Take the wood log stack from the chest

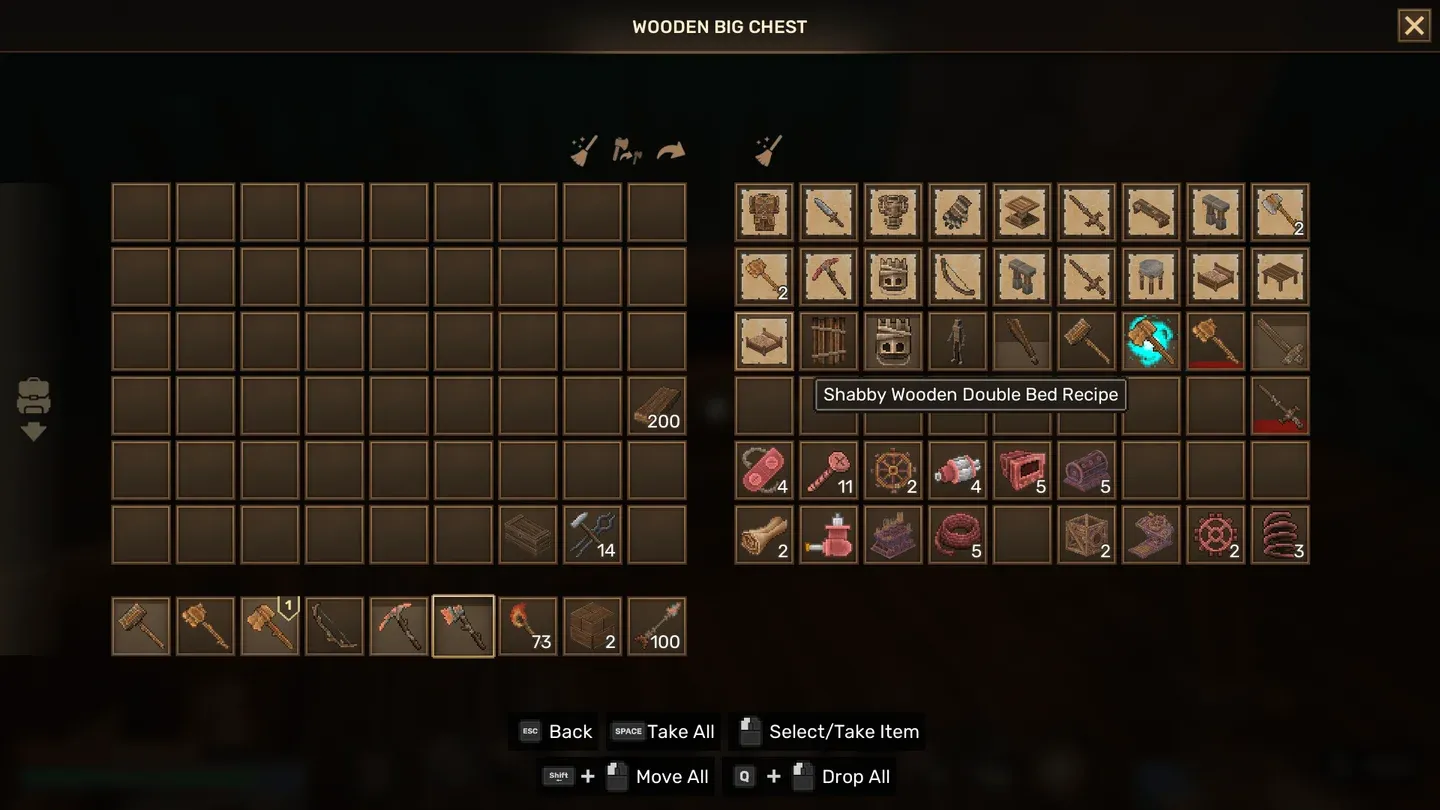[765, 535]
